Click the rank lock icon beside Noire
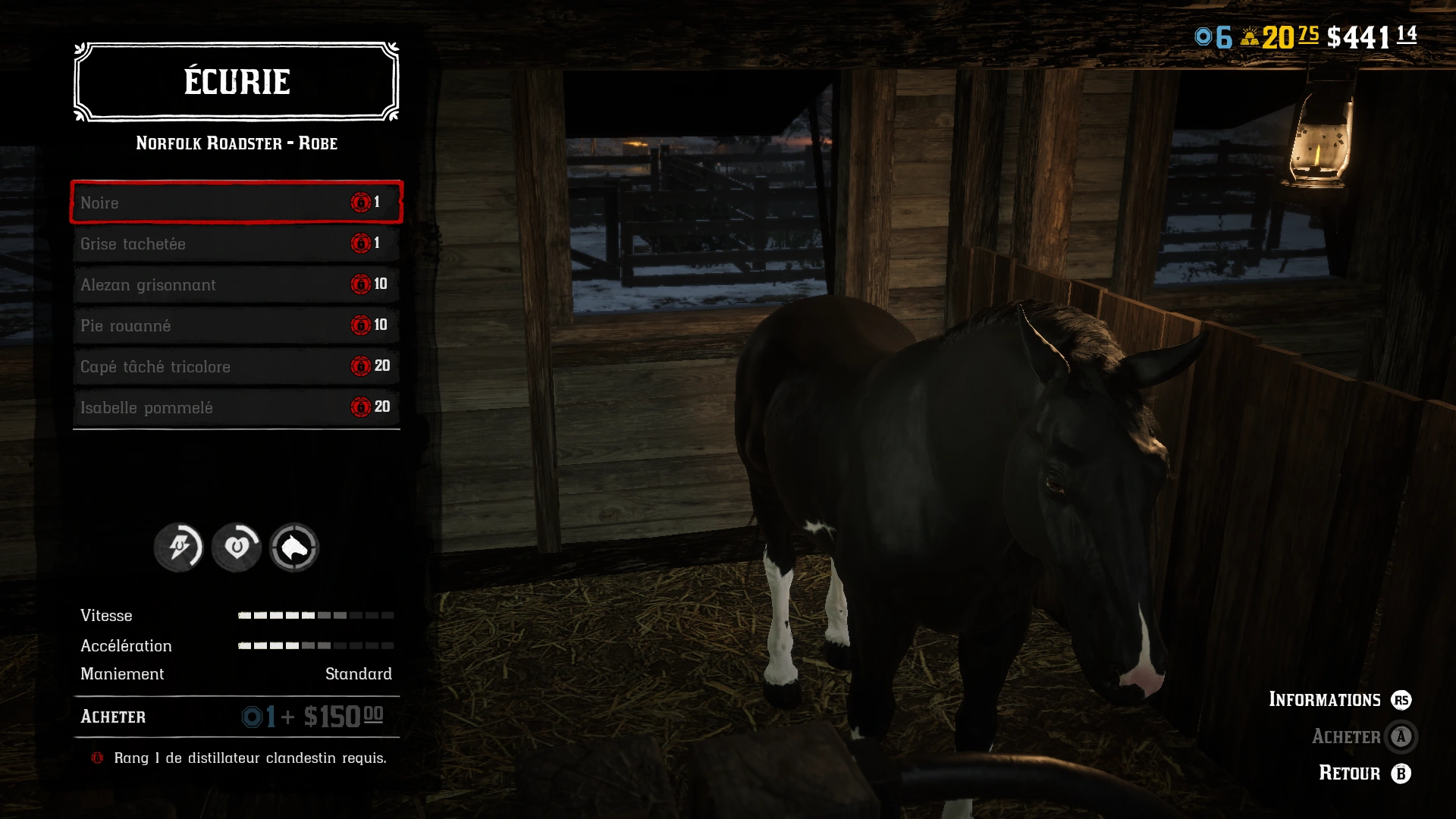This screenshot has width=1456, height=819. [x=359, y=202]
